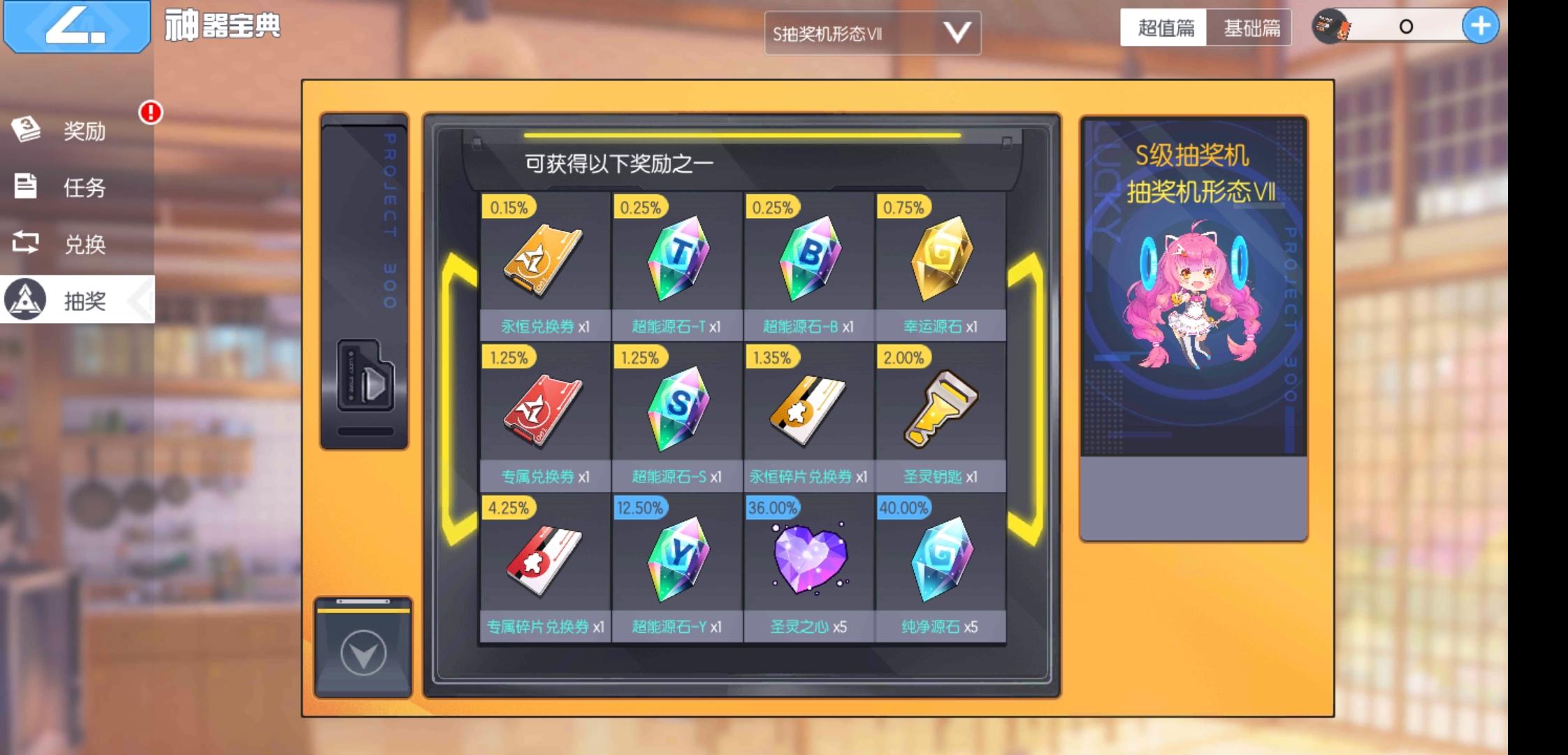Tap the back arrow in top-left corner

point(77,28)
